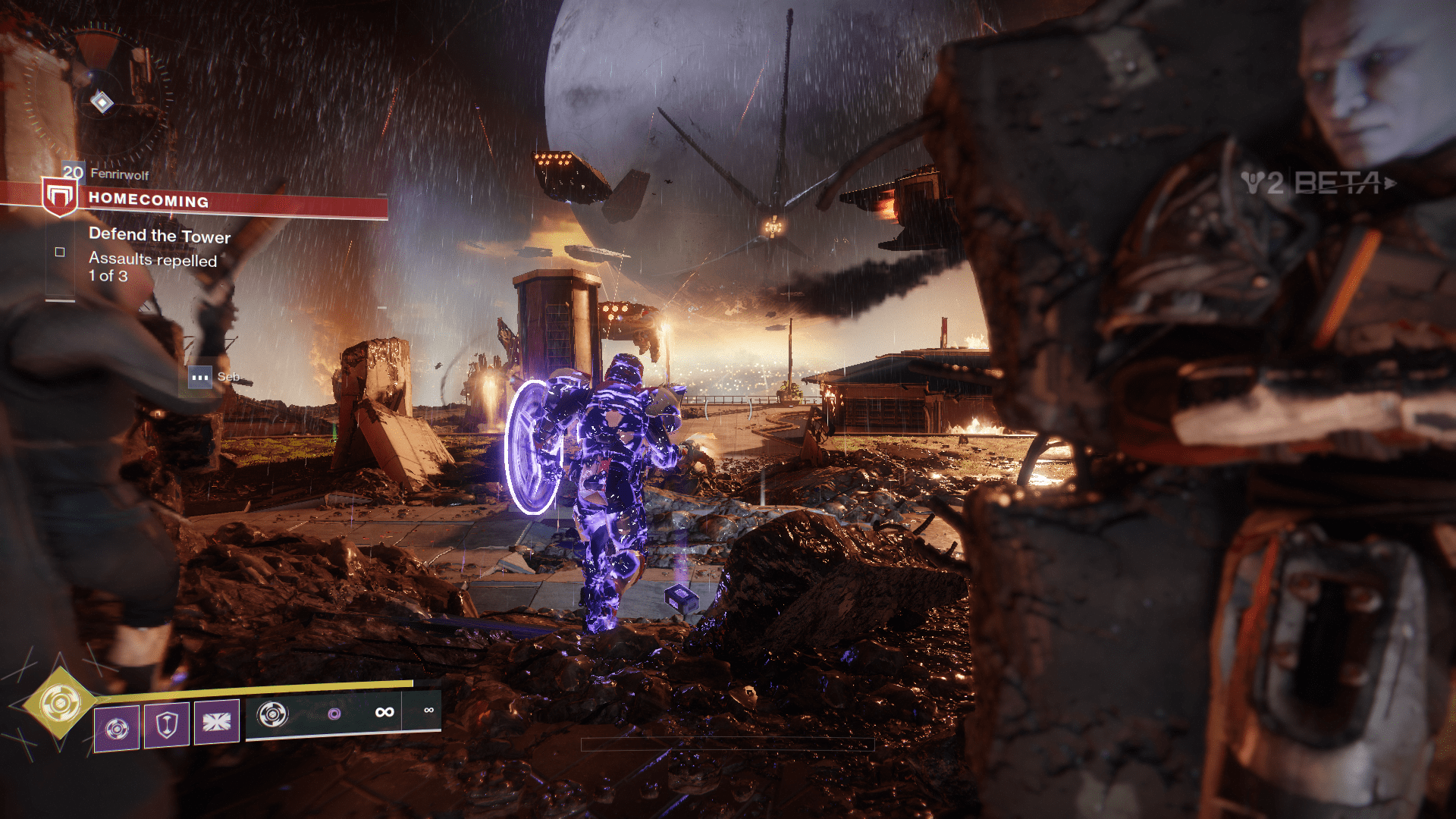Image resolution: width=1456 pixels, height=819 pixels.
Task: Click the Homecoming red shield emblem
Action: pos(59,197)
